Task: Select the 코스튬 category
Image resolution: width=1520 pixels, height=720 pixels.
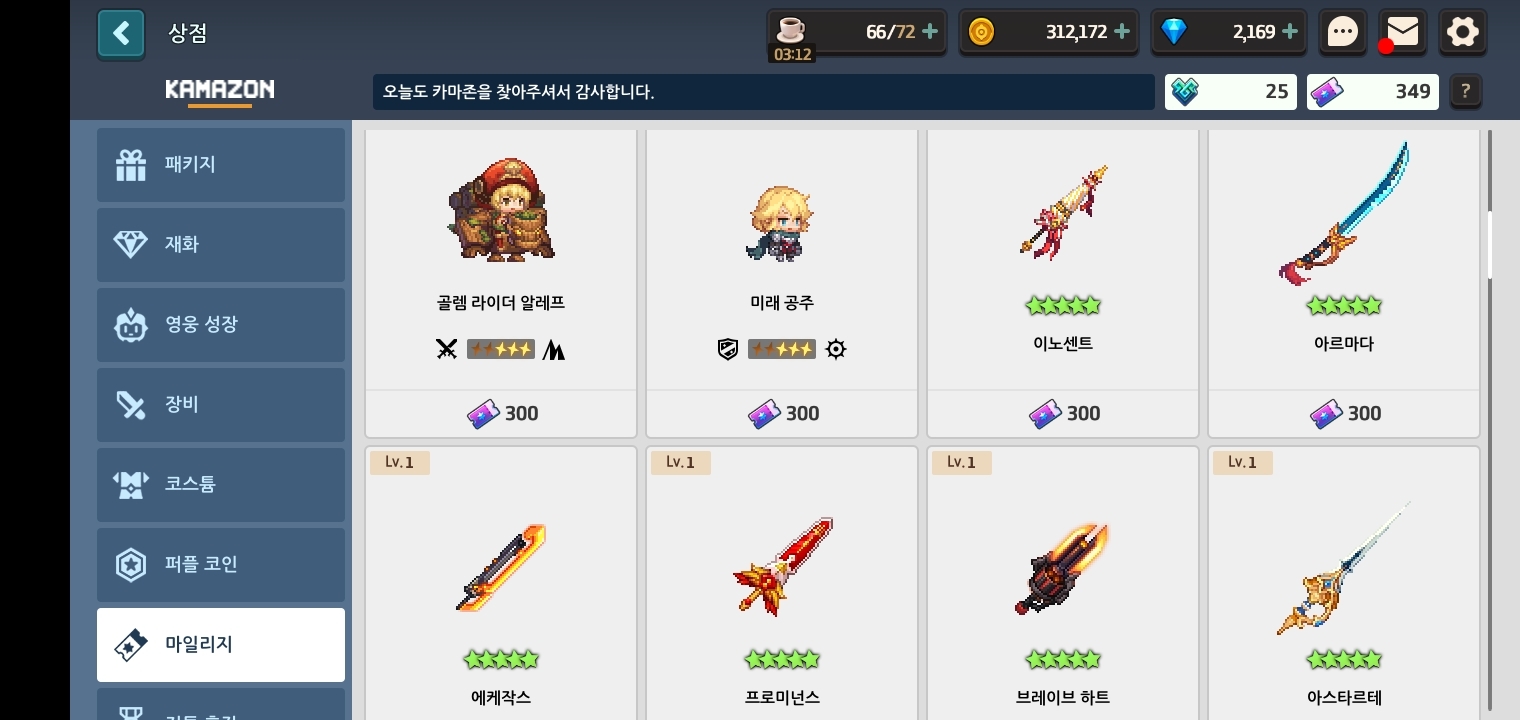Action: coord(221,485)
